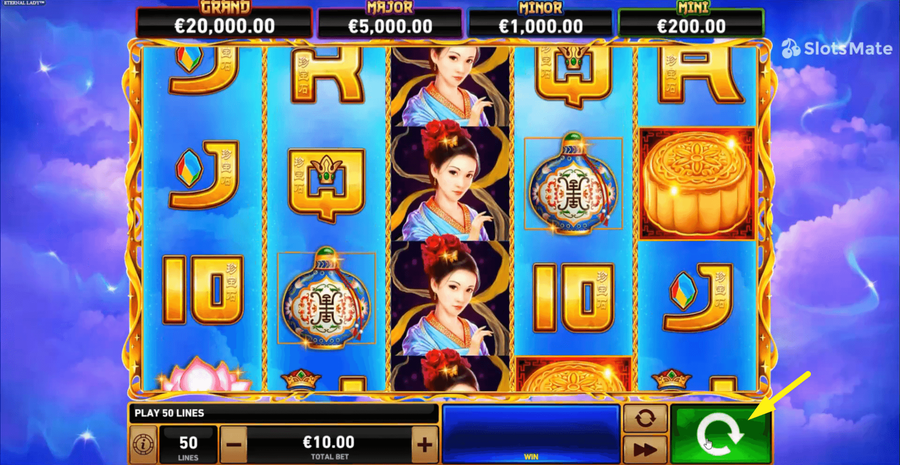Viewport: 900px width, 465px height.
Task: Activate turbo mode fast-forward button
Action: pyautogui.click(x=645, y=449)
